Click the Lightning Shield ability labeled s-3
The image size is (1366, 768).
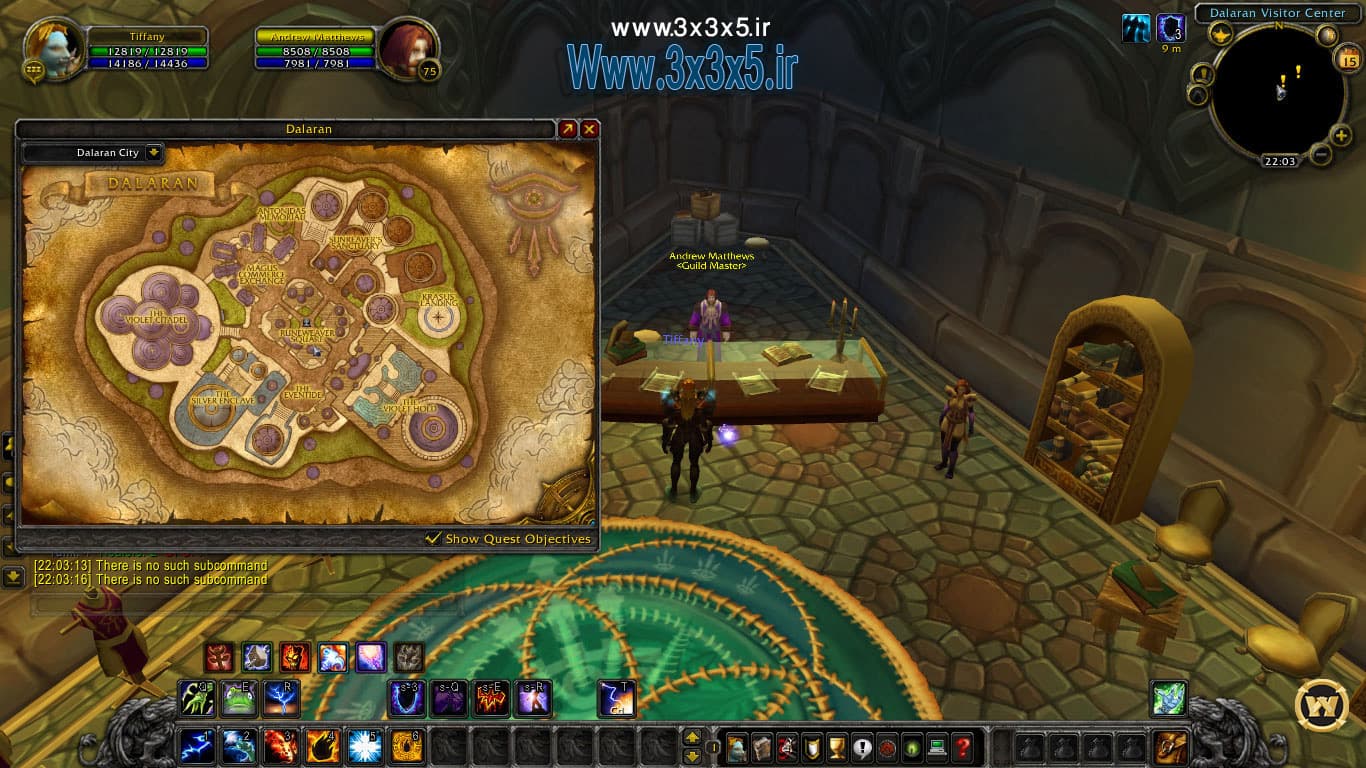click(406, 697)
